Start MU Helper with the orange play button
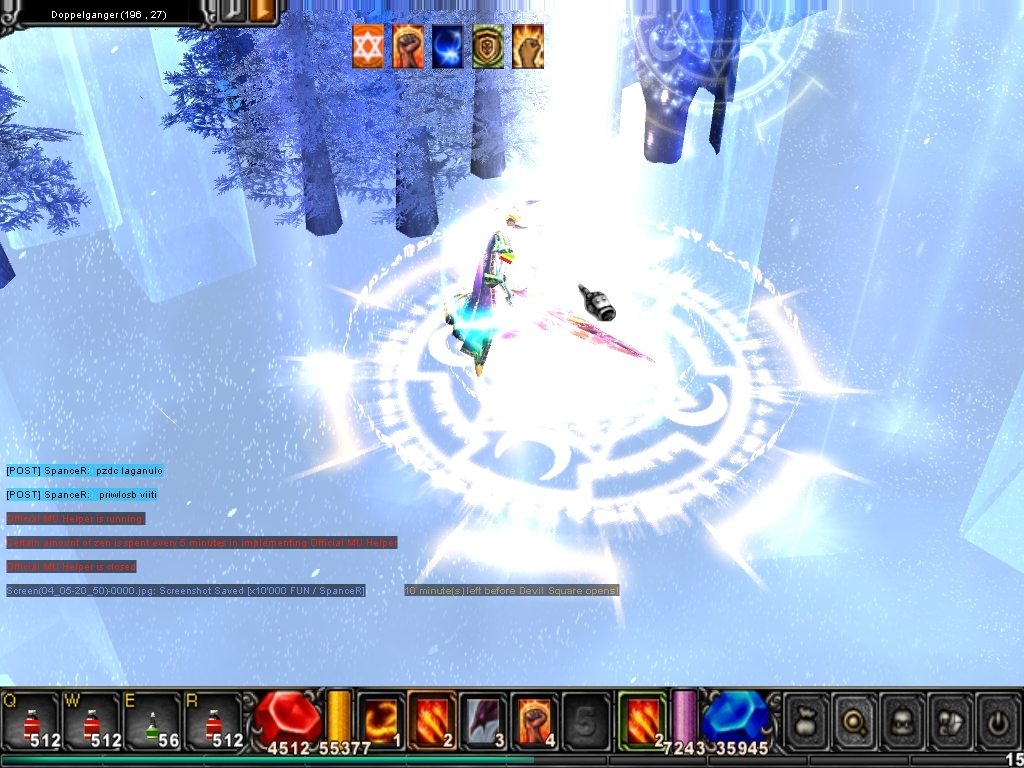 [263, 12]
